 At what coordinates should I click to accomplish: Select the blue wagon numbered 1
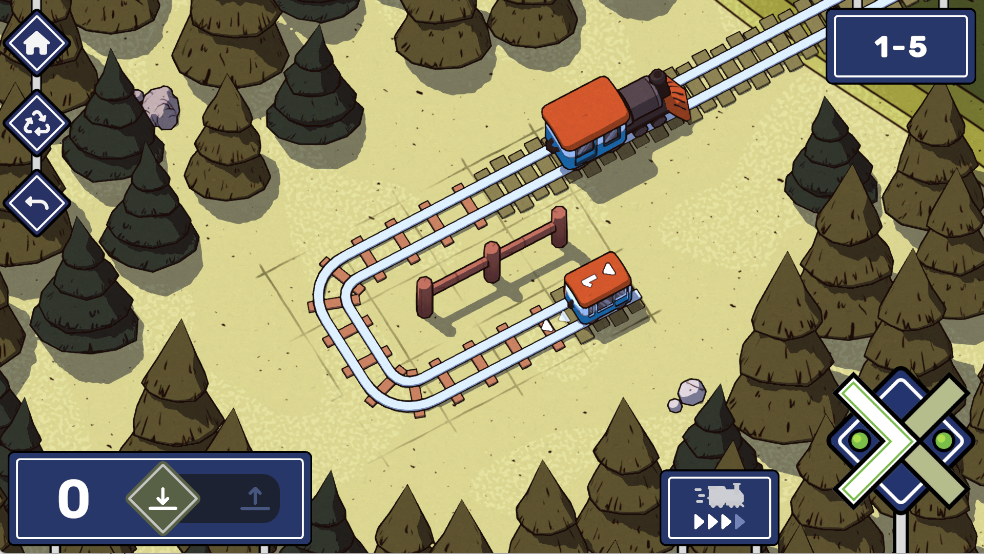pos(598,288)
